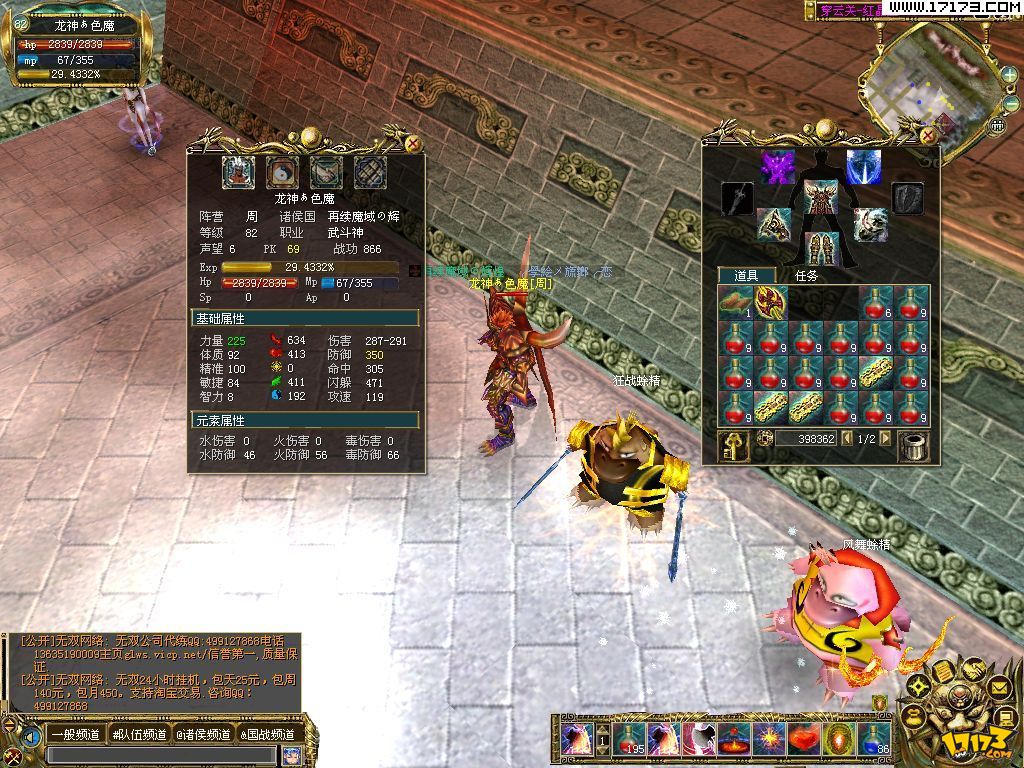This screenshot has width=1024, height=768.
Task: Click the equipped chest armor slot
Action: [820, 197]
